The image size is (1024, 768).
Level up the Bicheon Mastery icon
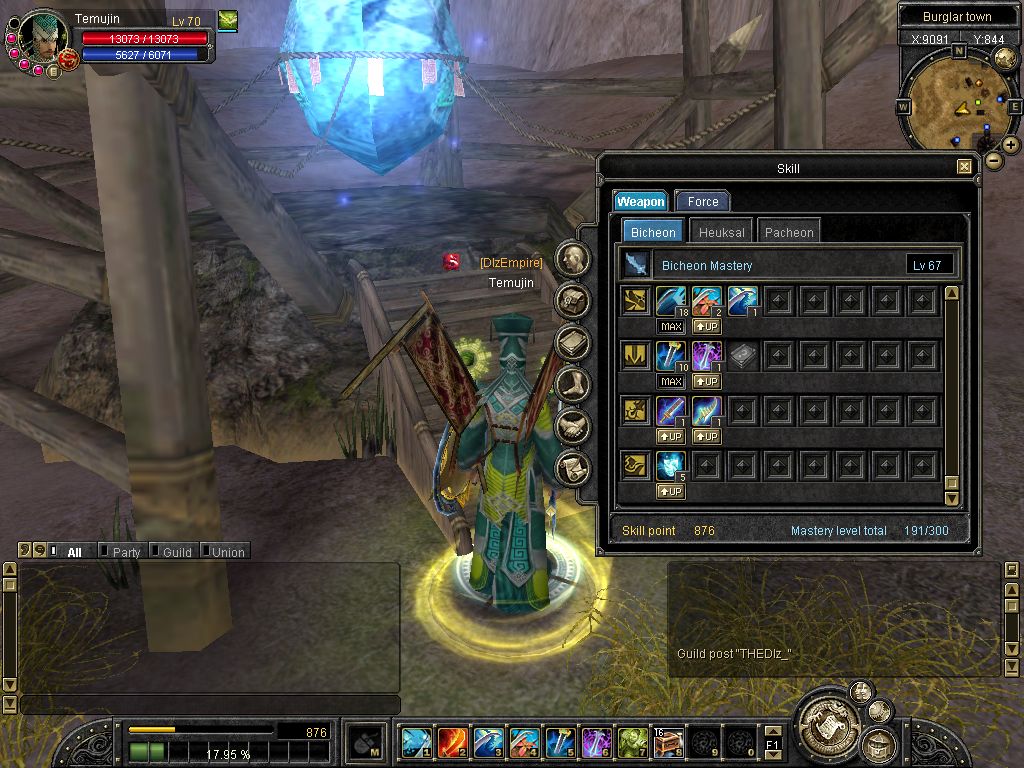click(637, 265)
